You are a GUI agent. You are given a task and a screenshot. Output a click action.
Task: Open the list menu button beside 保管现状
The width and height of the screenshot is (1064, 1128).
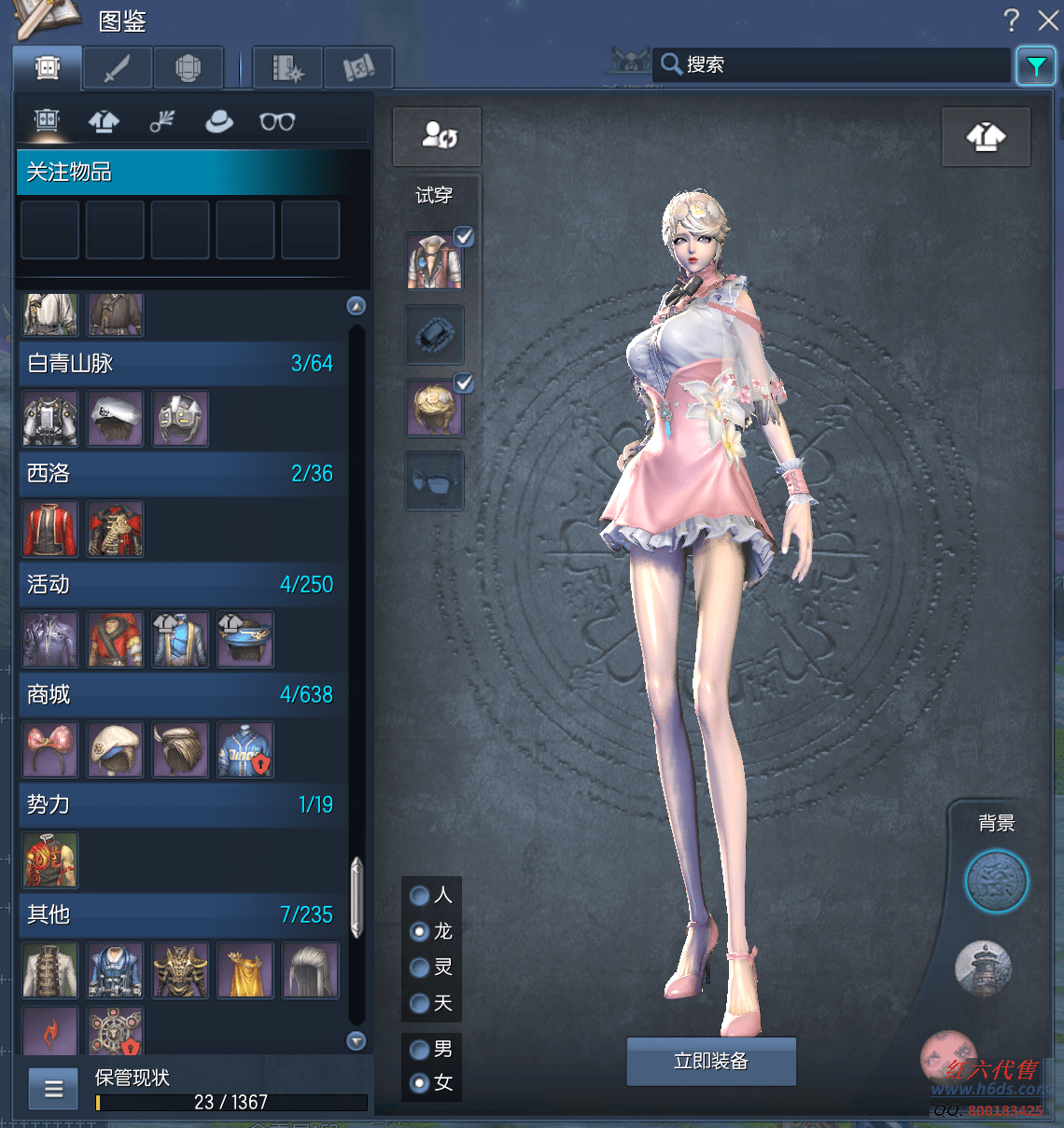coord(54,1088)
